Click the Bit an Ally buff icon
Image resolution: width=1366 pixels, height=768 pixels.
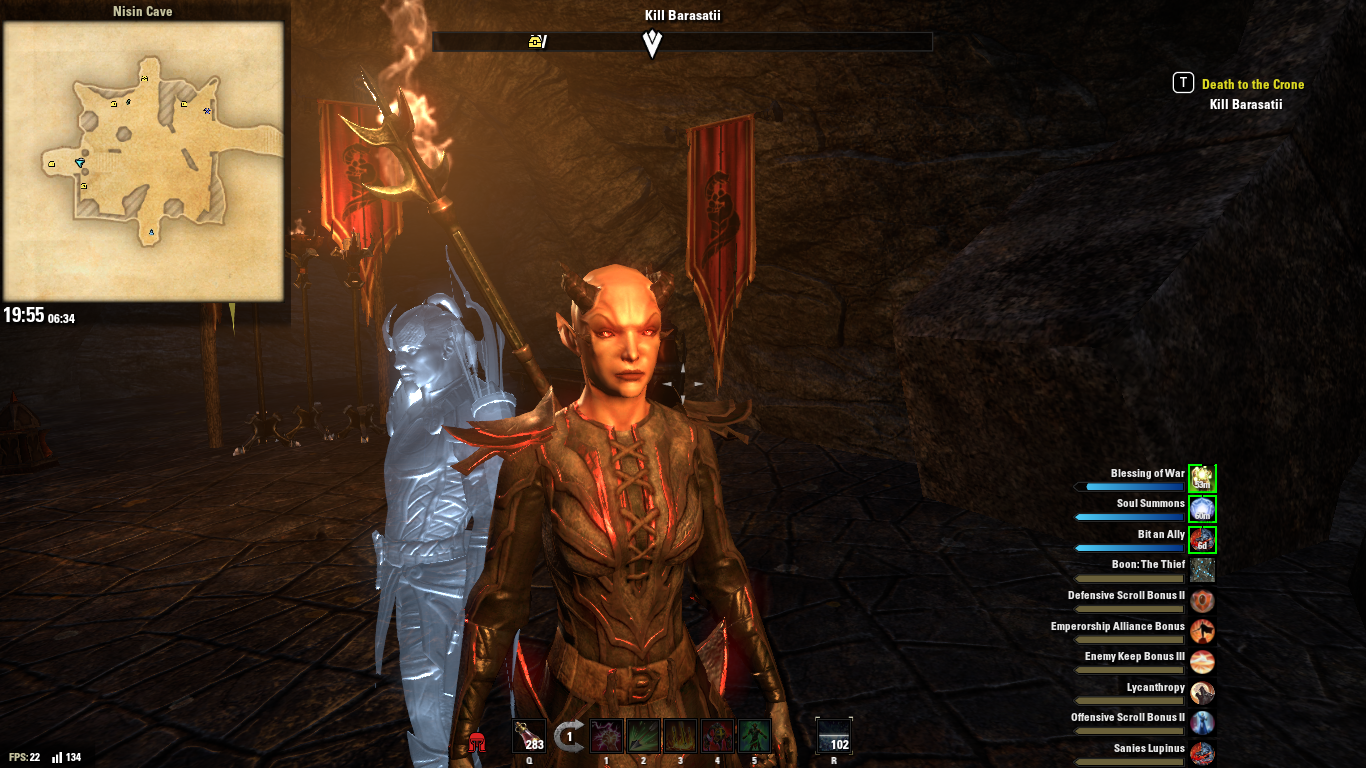point(1201,539)
